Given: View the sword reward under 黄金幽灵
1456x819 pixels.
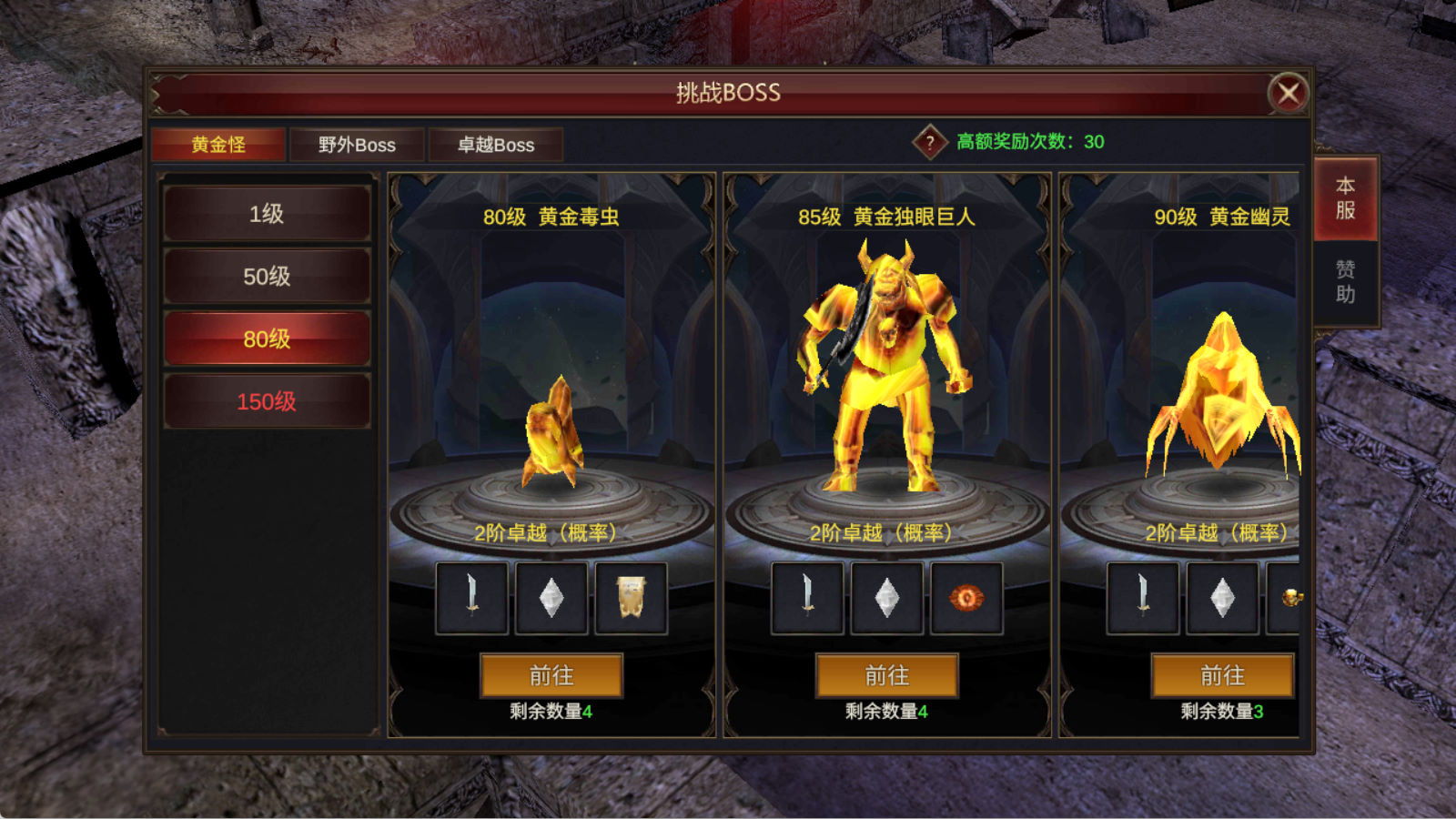Looking at the screenshot, I should point(1143,598).
